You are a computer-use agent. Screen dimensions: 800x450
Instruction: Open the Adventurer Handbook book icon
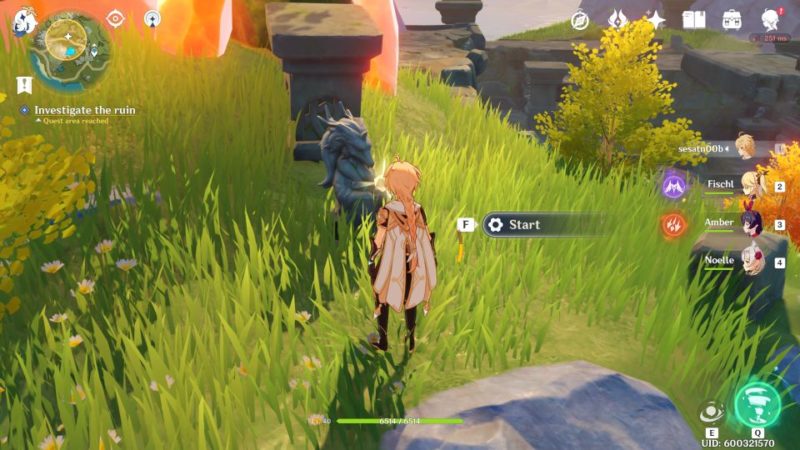tap(694, 19)
